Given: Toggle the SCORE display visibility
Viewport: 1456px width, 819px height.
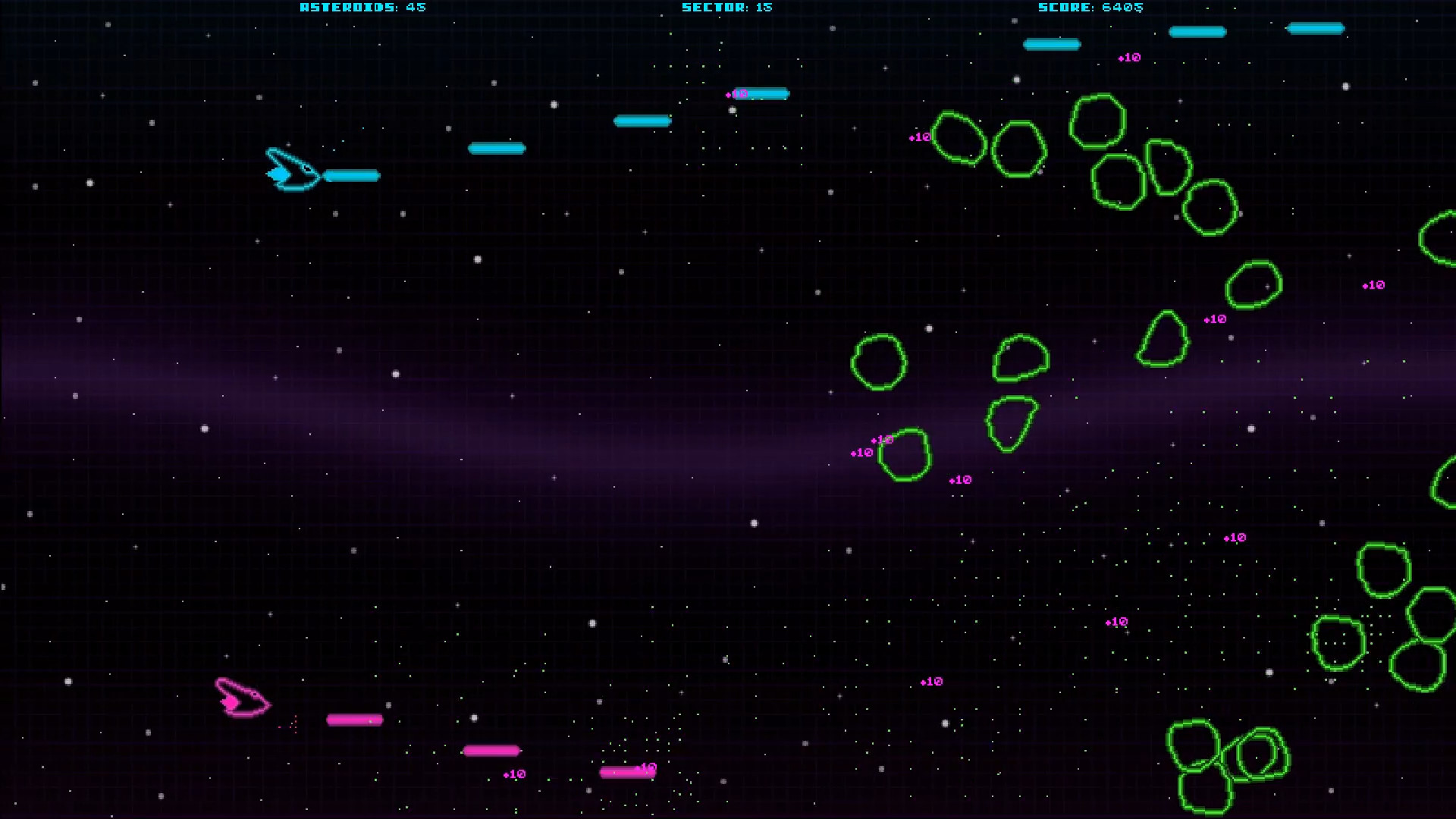Looking at the screenshot, I should (1092, 8).
